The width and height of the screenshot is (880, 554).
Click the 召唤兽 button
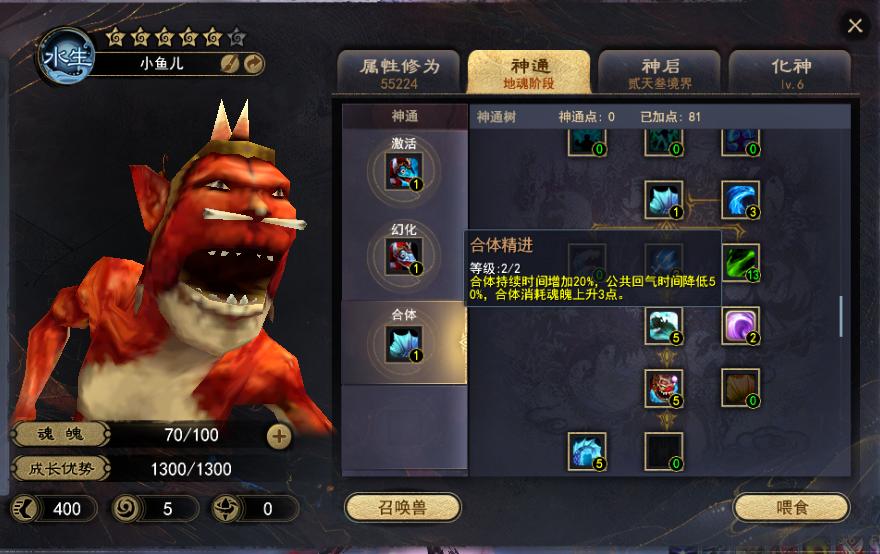(402, 507)
